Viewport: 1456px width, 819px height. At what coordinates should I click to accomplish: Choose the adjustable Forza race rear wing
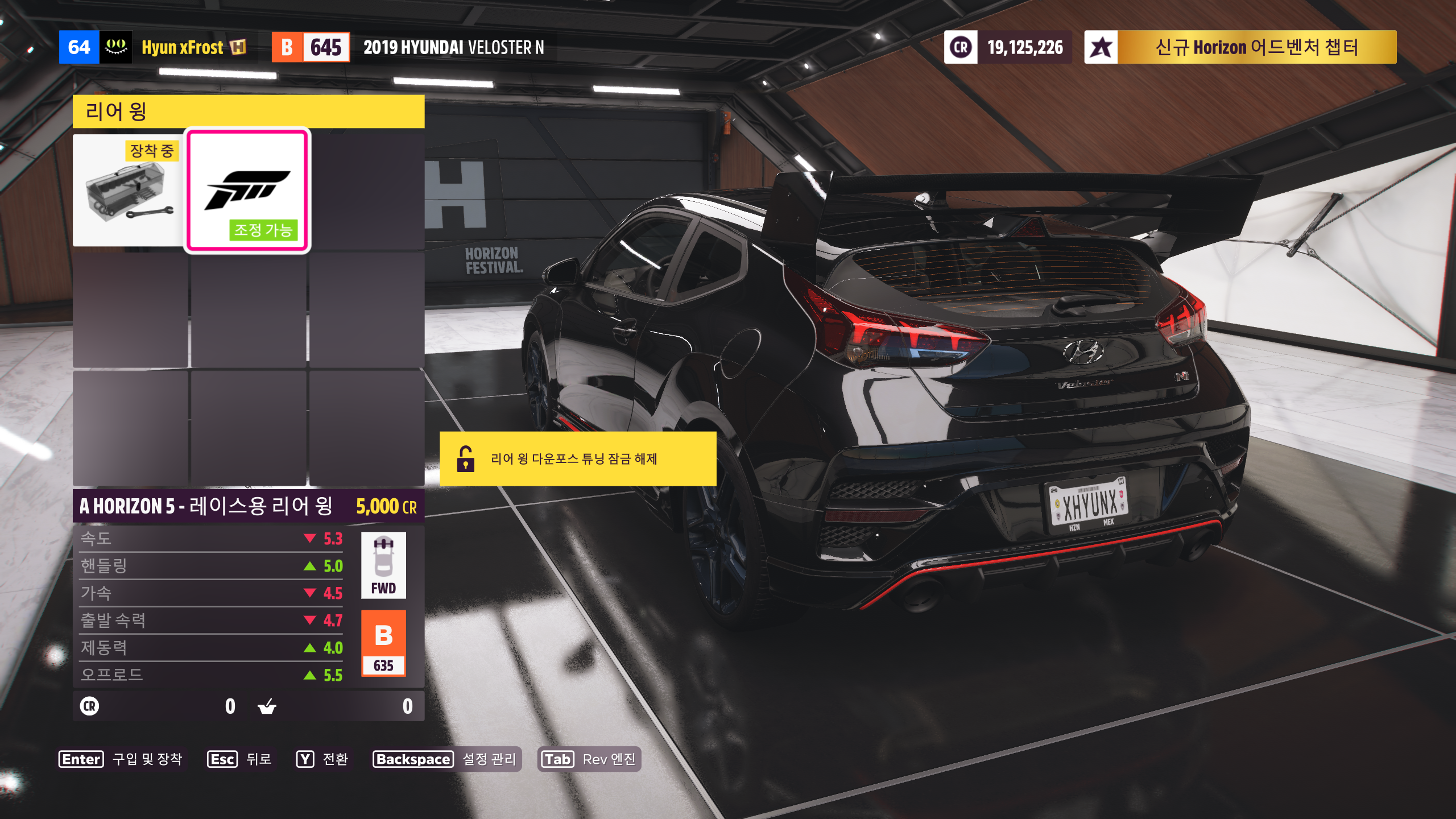247,191
